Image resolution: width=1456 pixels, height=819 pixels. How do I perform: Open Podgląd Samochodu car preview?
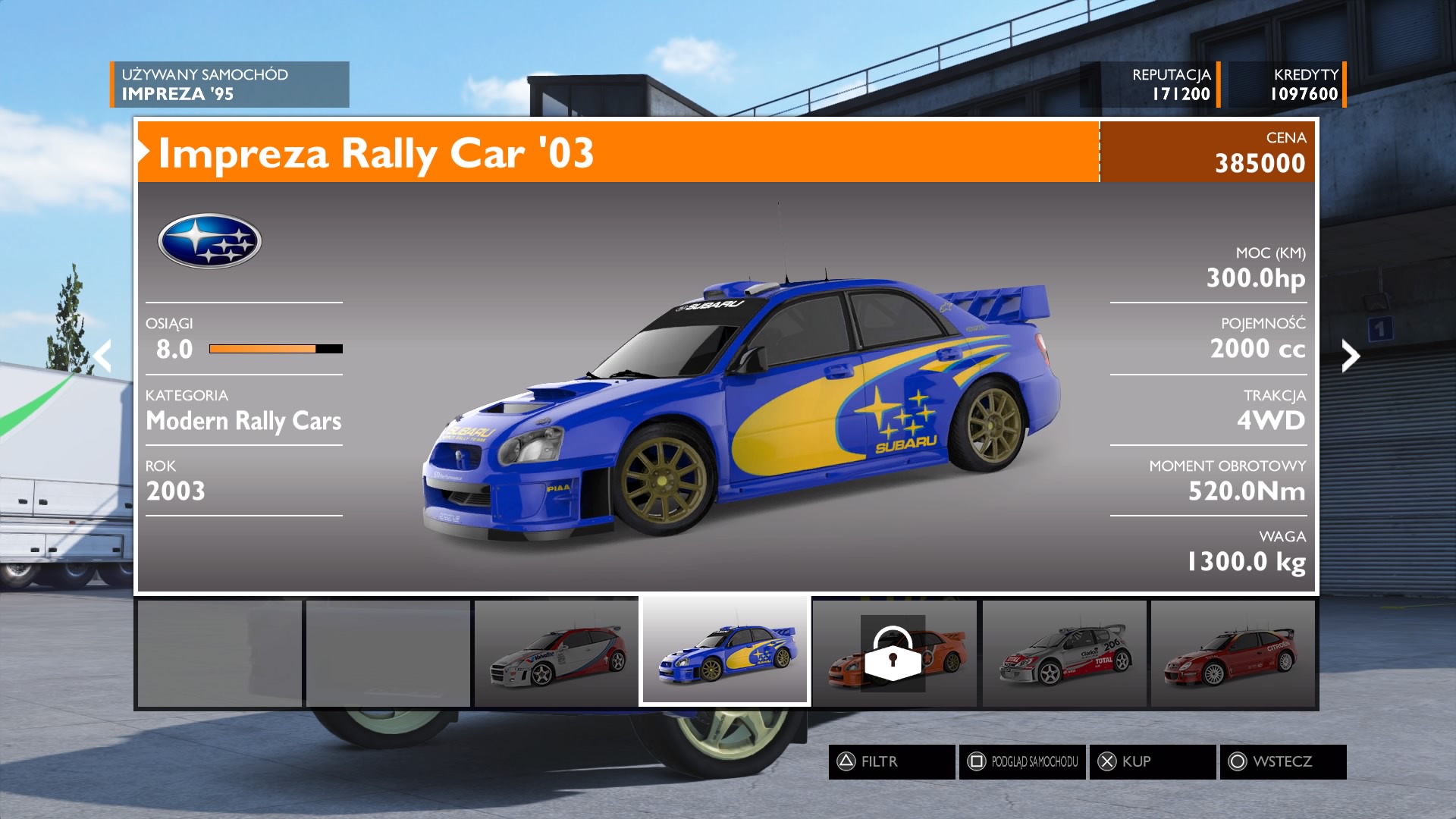click(1021, 761)
